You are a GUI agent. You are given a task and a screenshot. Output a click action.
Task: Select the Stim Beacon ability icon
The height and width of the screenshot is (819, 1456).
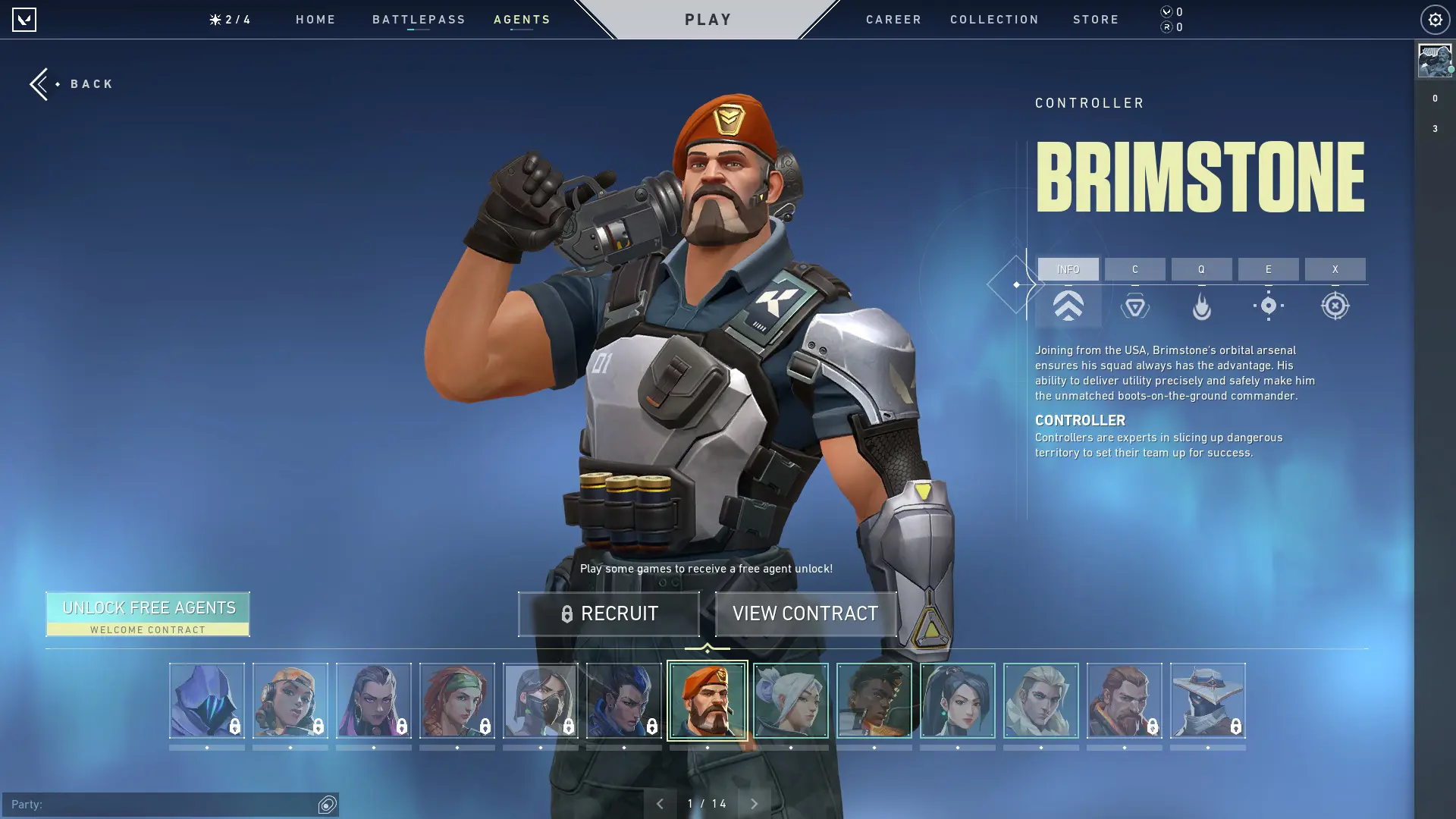1134,306
